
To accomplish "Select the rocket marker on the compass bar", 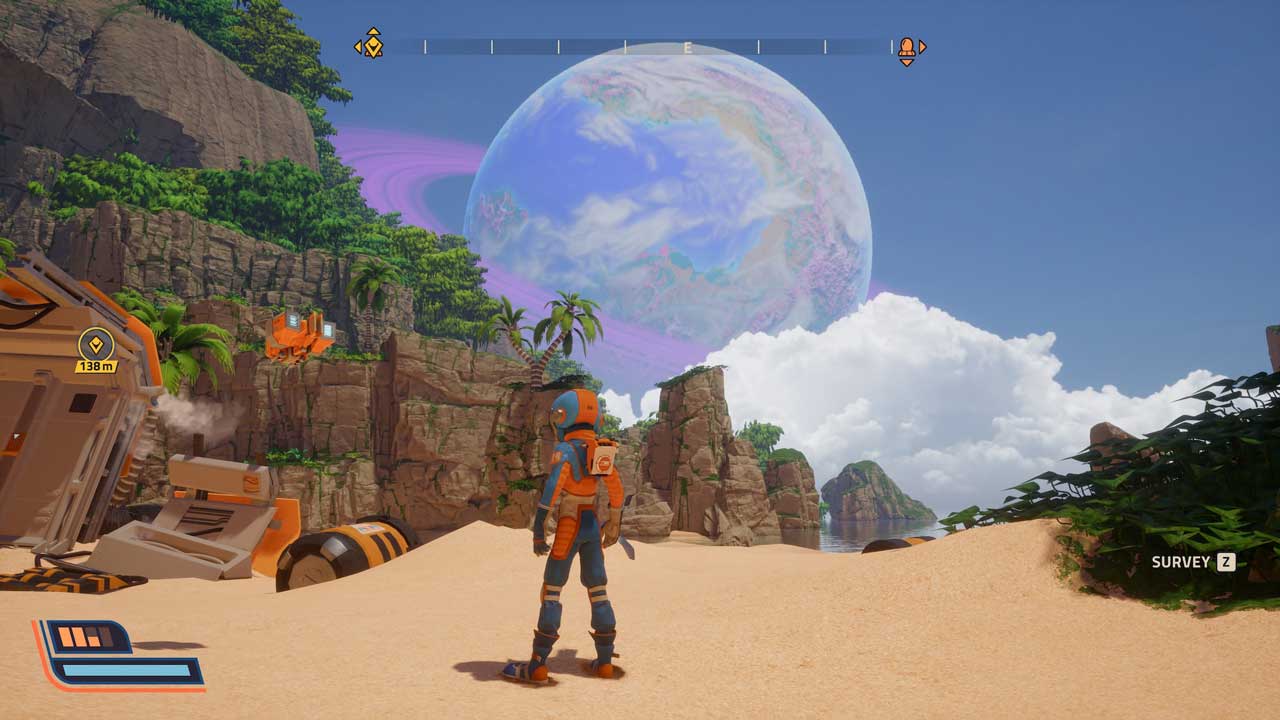I will tap(906, 47).
